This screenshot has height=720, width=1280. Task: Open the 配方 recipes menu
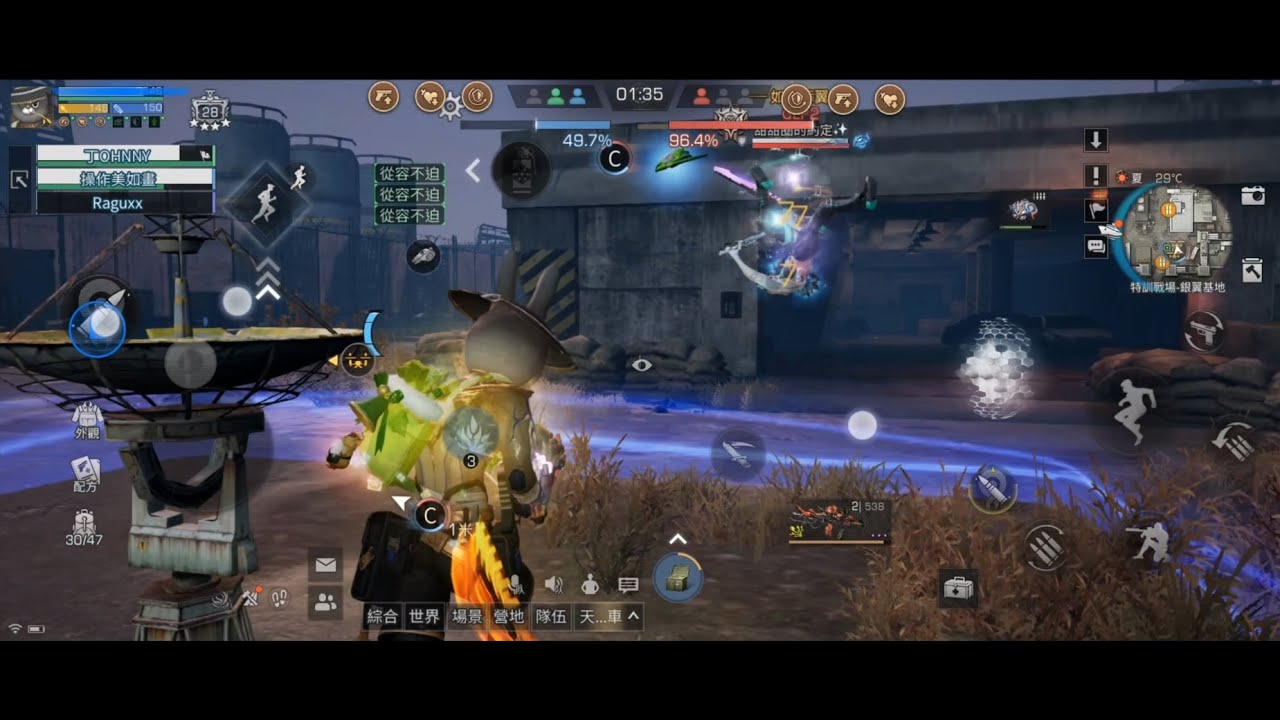point(85,472)
